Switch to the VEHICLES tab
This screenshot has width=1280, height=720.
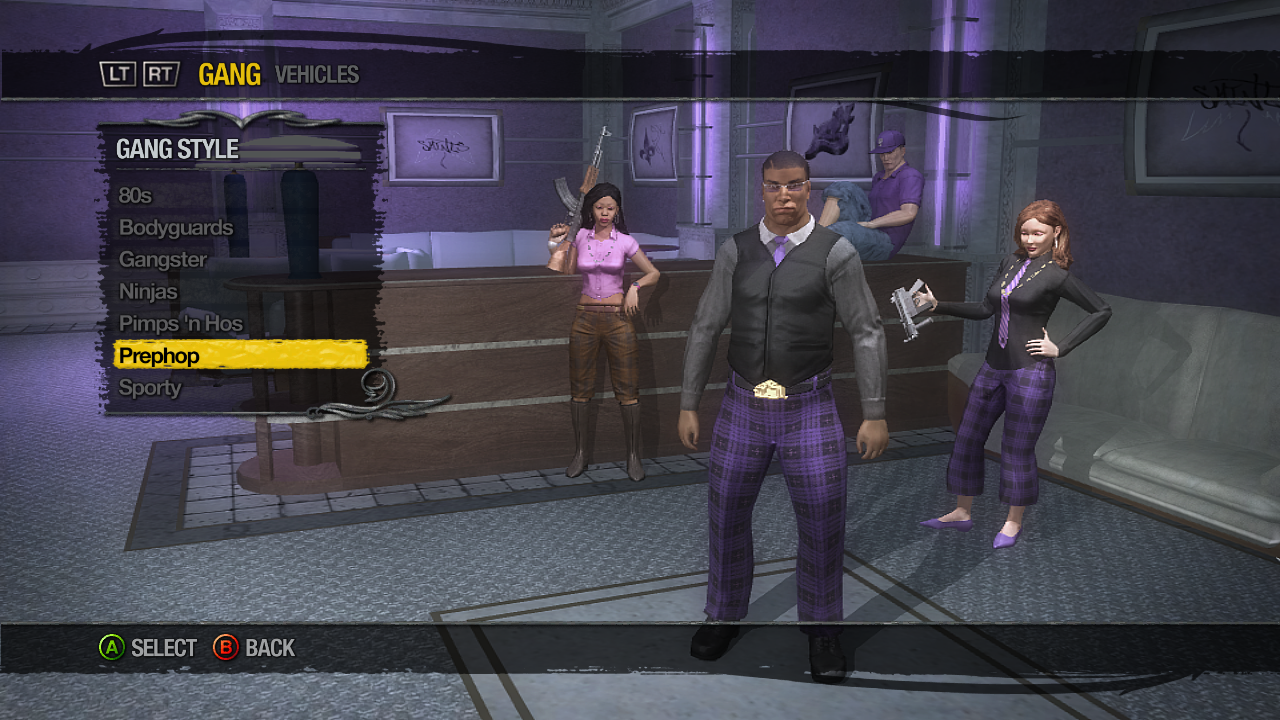316,73
